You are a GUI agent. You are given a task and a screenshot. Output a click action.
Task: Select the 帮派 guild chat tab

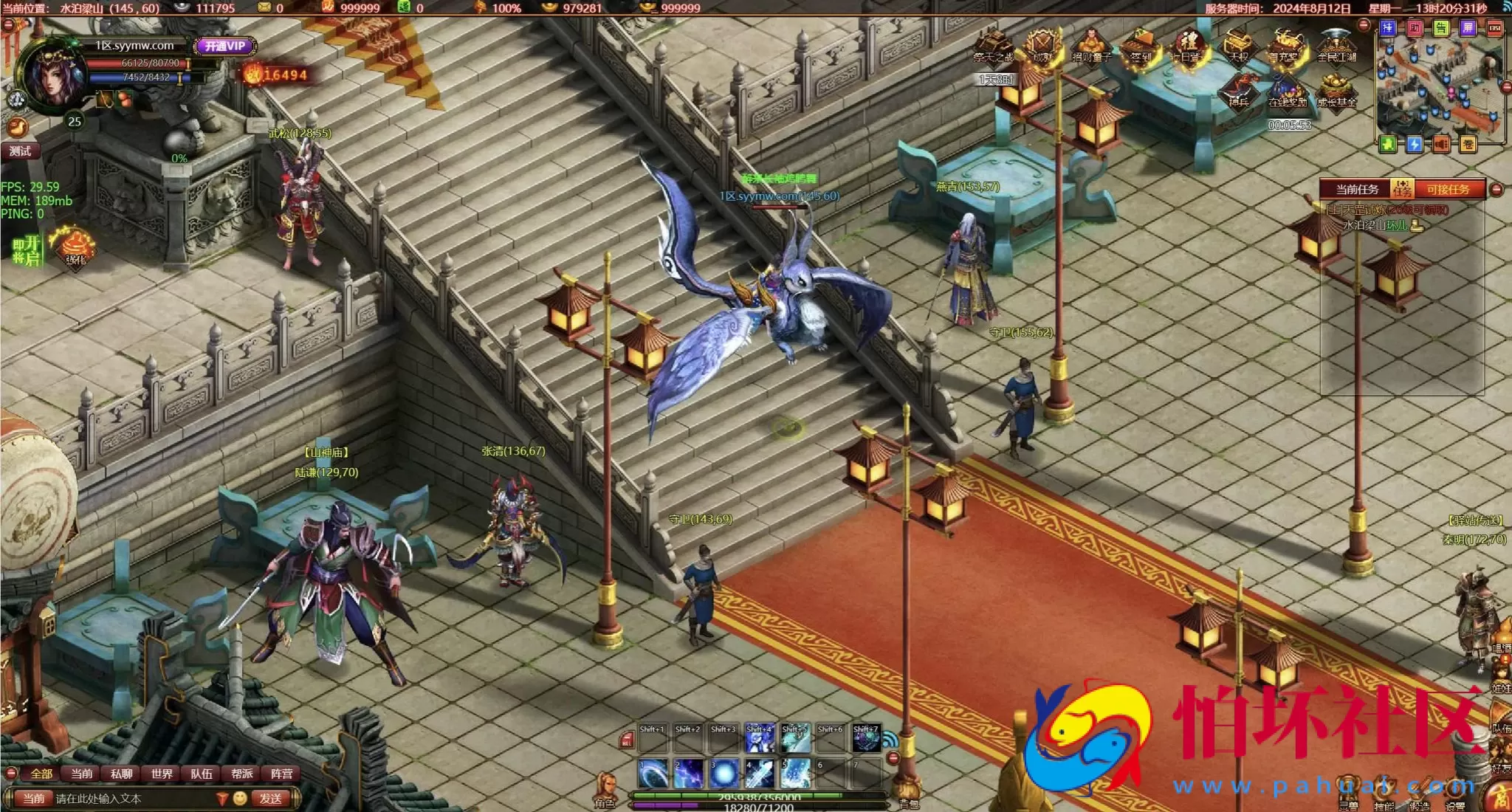[x=241, y=774]
